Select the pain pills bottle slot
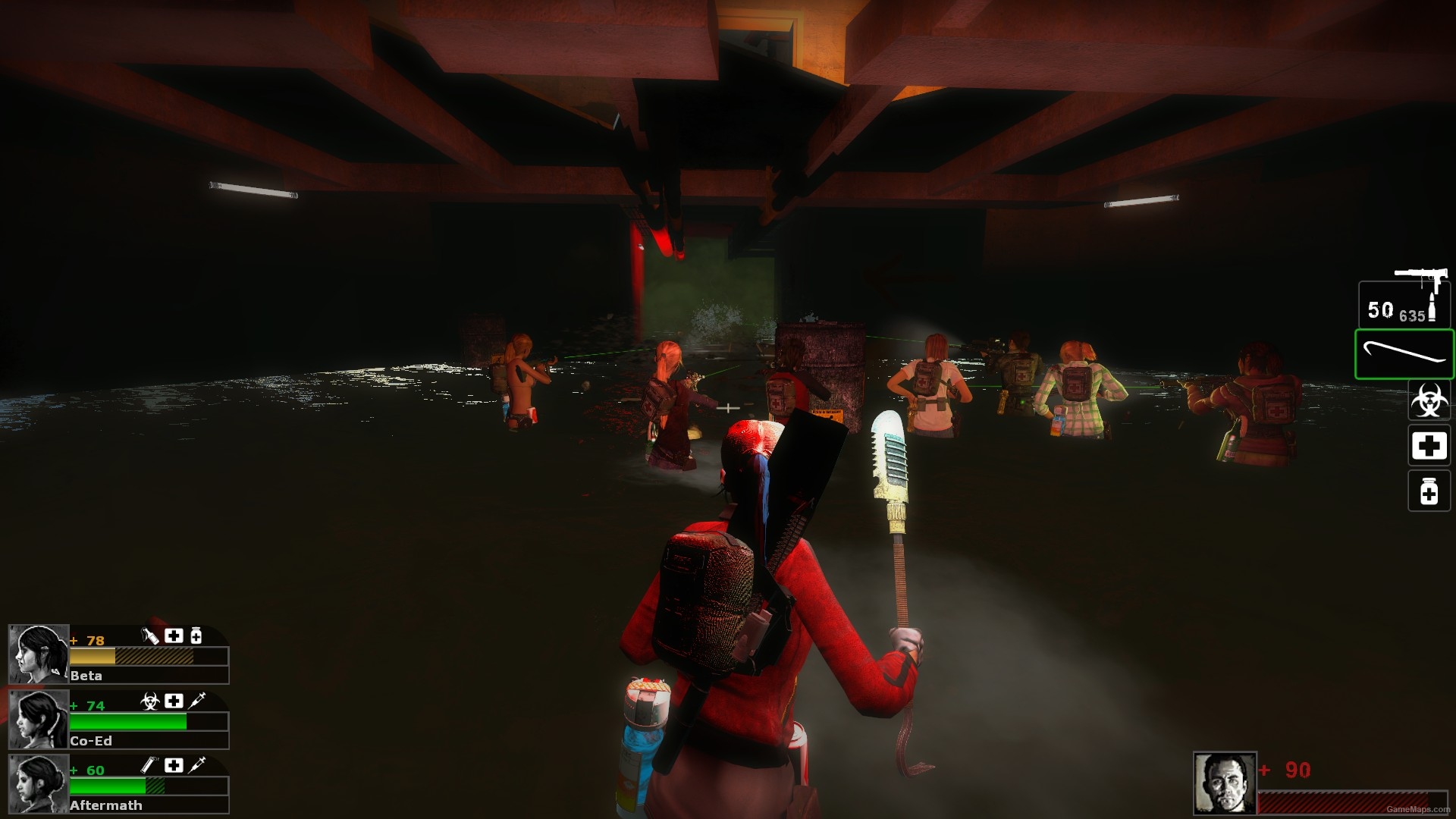The width and height of the screenshot is (1456, 819). [1429, 491]
